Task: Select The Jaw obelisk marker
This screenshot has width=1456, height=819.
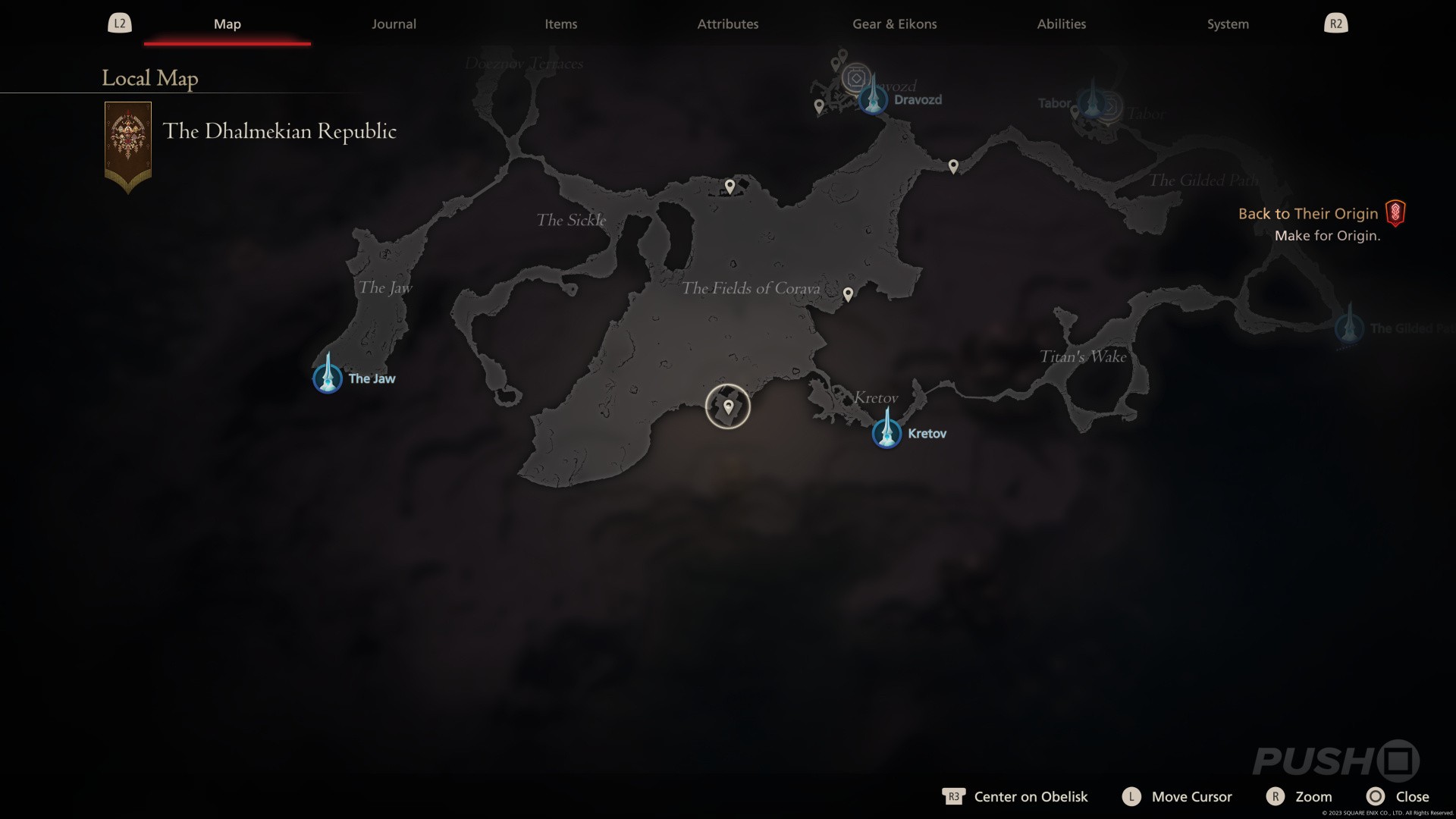Action: [x=328, y=375]
